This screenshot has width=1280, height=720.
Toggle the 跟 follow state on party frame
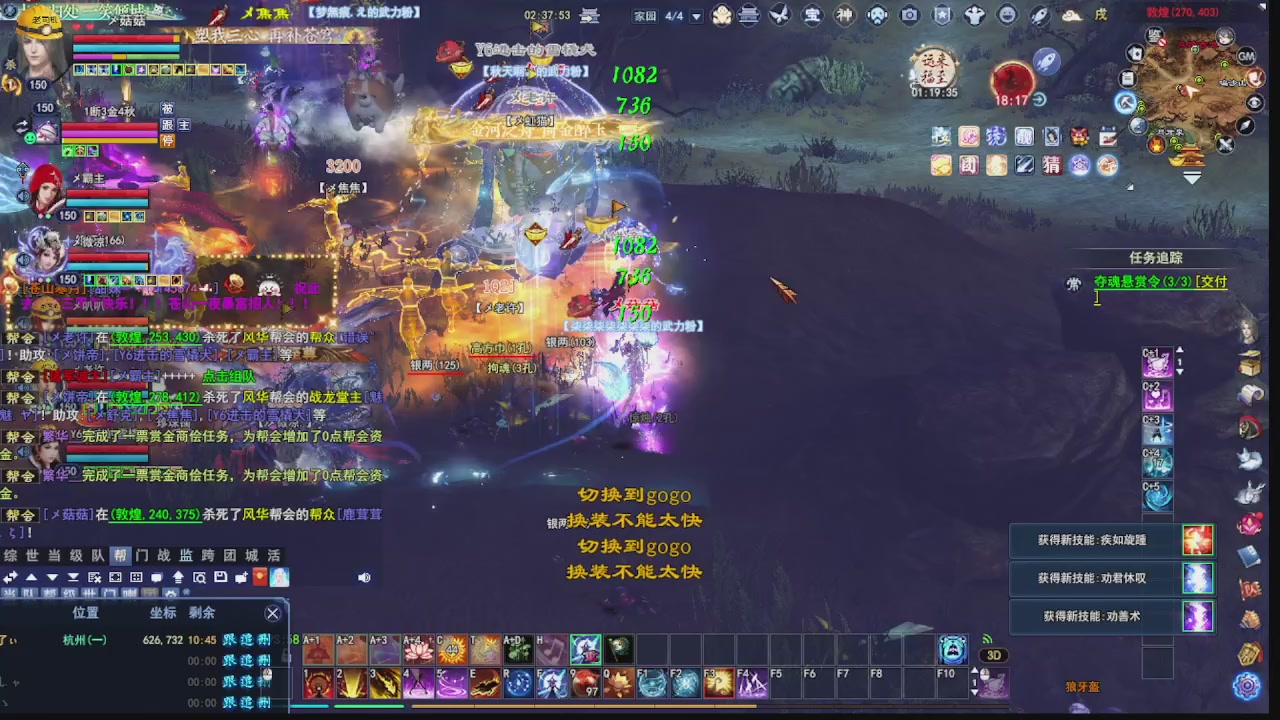[x=168, y=127]
